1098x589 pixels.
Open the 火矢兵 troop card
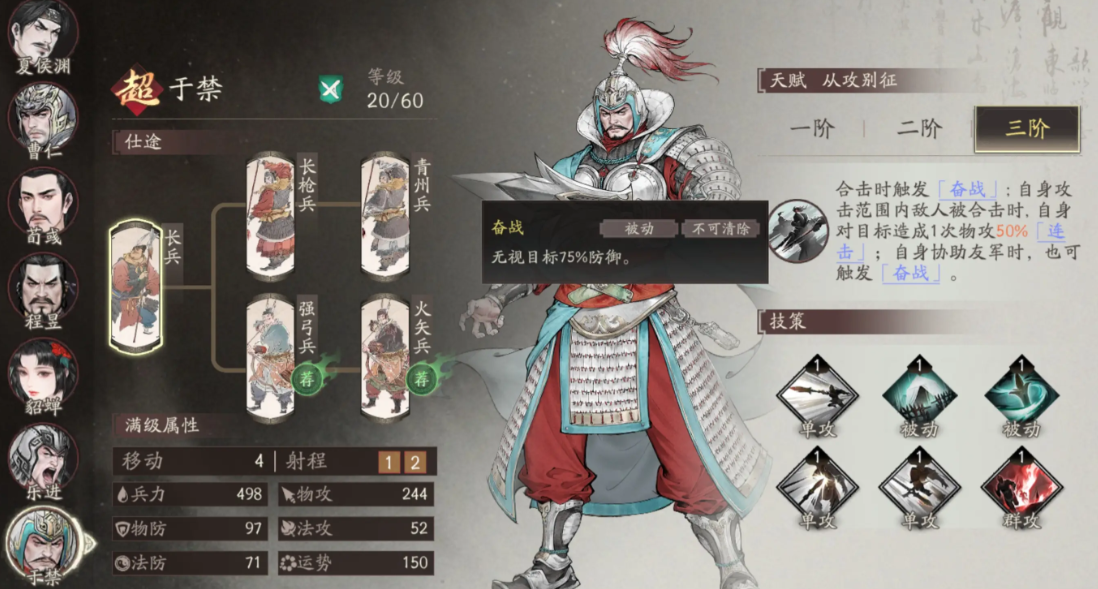pos(385,357)
